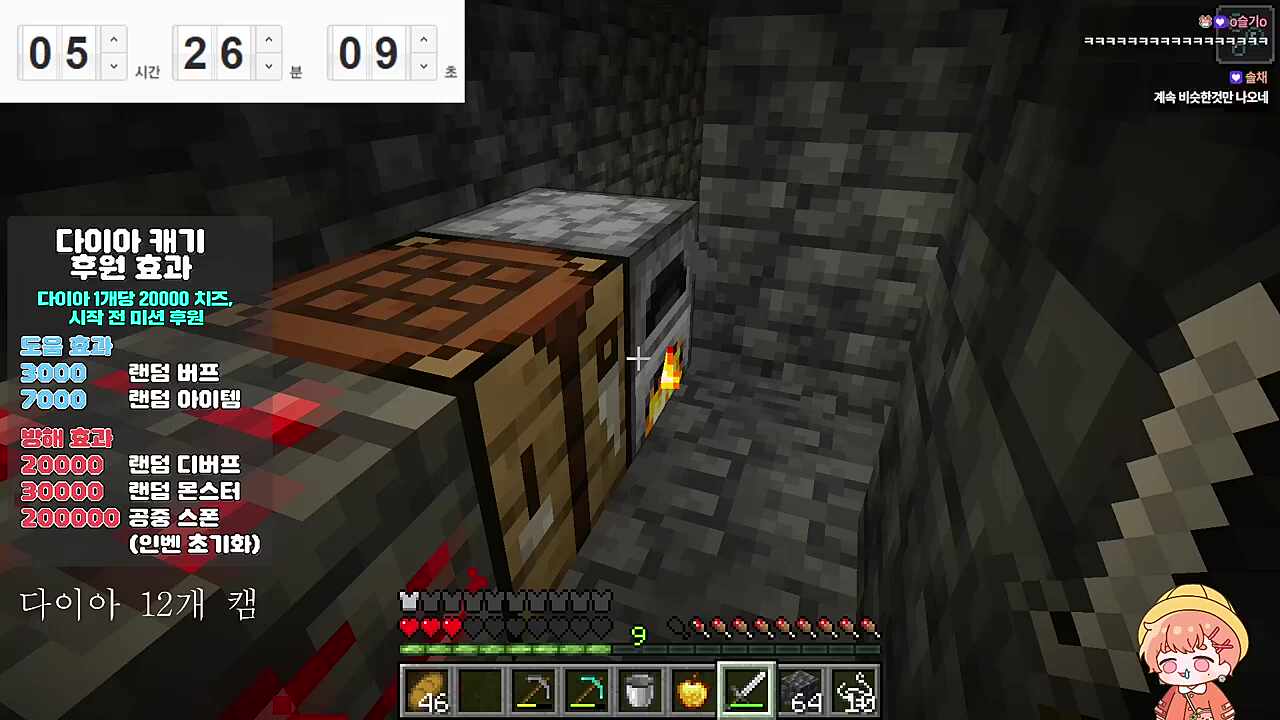The width and height of the screenshot is (1280, 720).
Task: Decrease the timer's minutes with the down arrow
Action: (x=268, y=67)
